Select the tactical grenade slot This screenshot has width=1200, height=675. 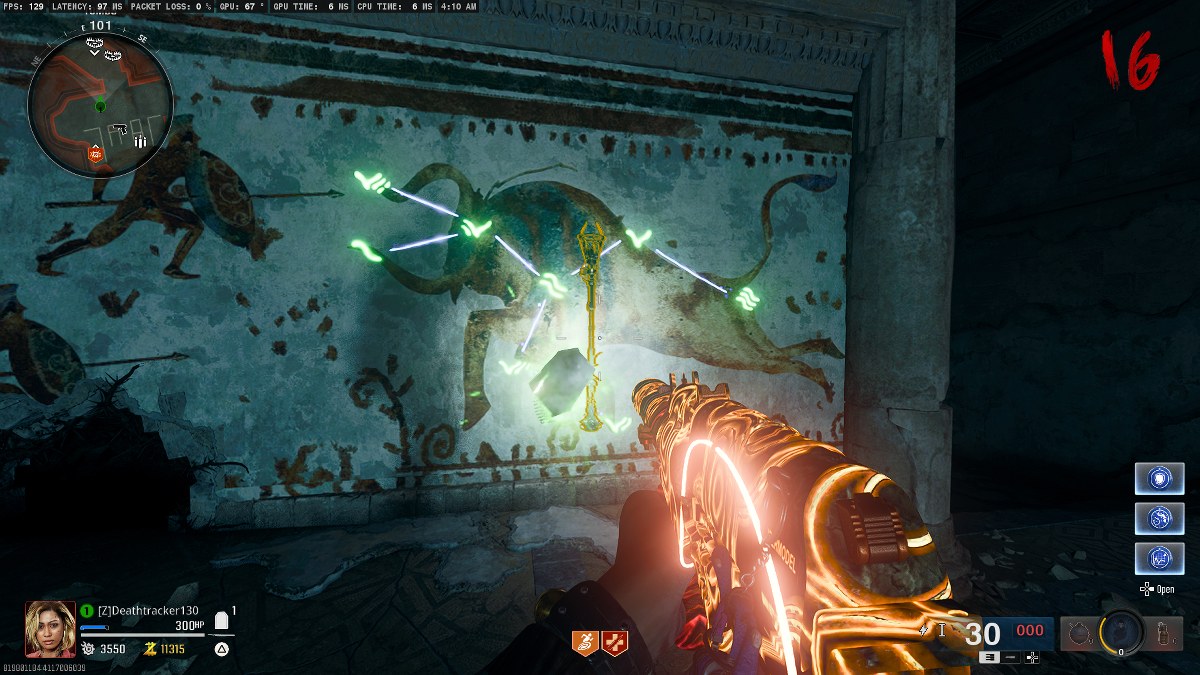point(1077,633)
